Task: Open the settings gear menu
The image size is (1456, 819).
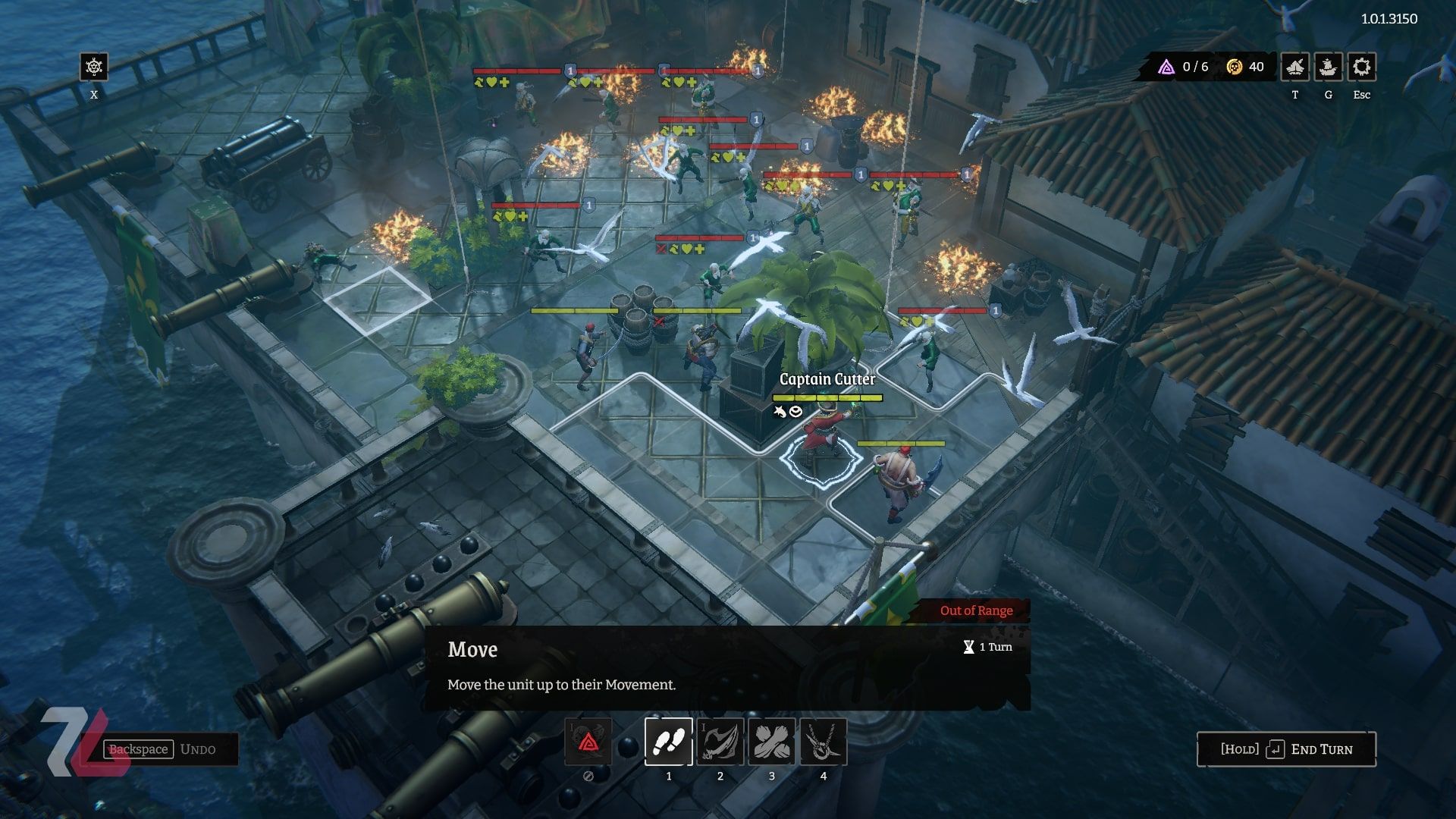Action: [x=1361, y=67]
